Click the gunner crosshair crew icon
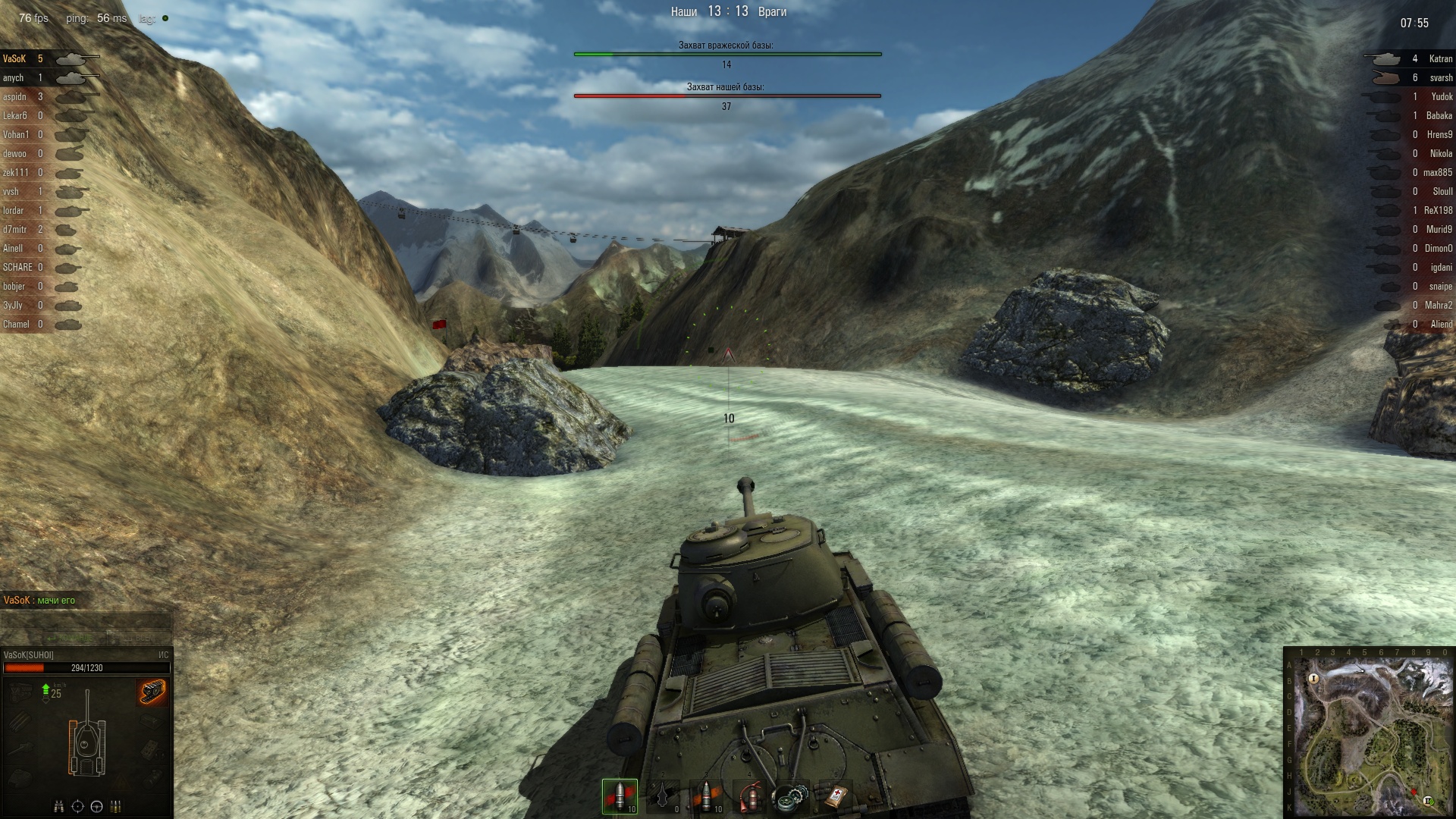The height and width of the screenshot is (819, 1456). [77, 806]
